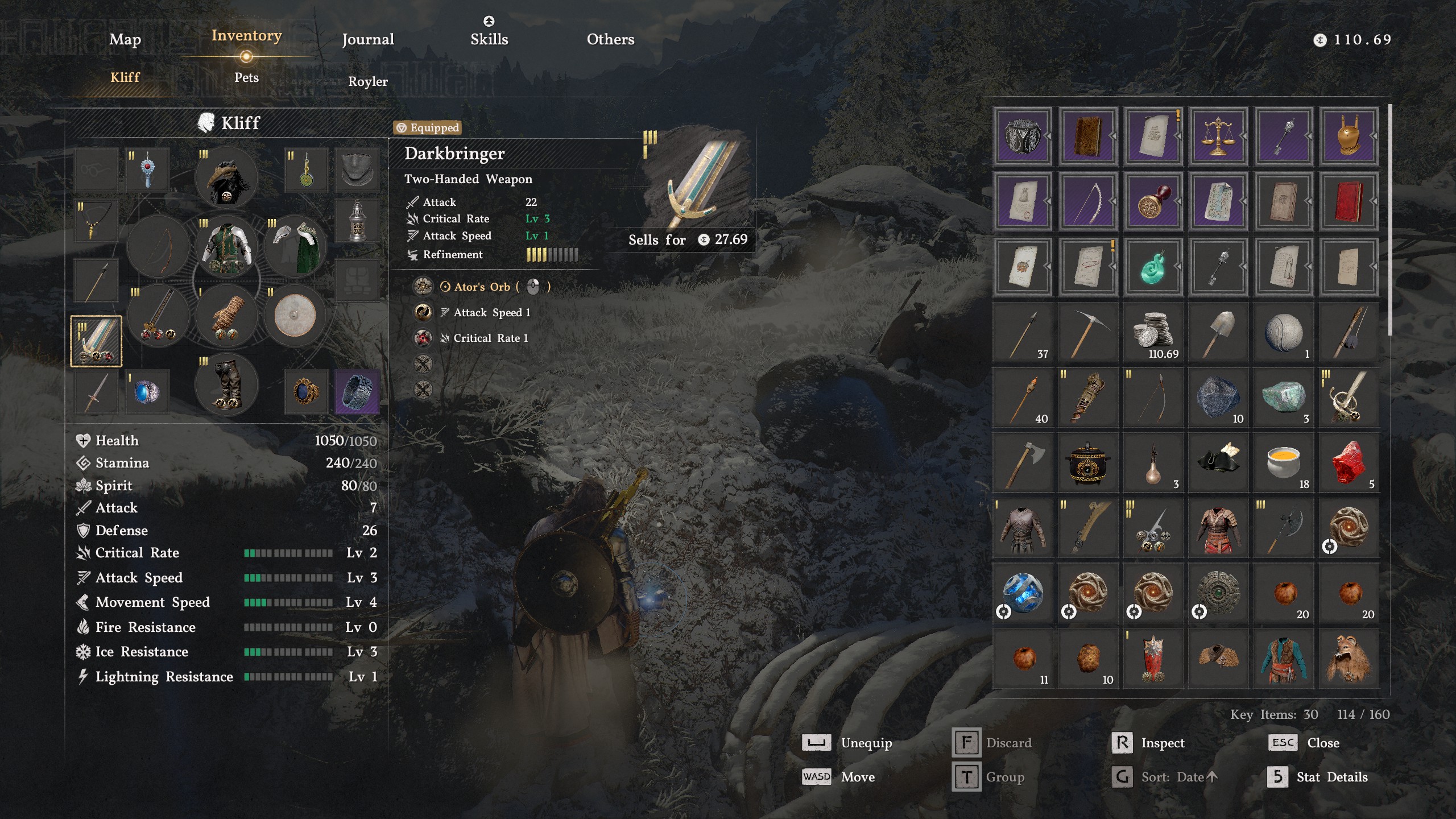Open the Pets tab
Screen dimensions: 1456x819
pyautogui.click(x=246, y=77)
